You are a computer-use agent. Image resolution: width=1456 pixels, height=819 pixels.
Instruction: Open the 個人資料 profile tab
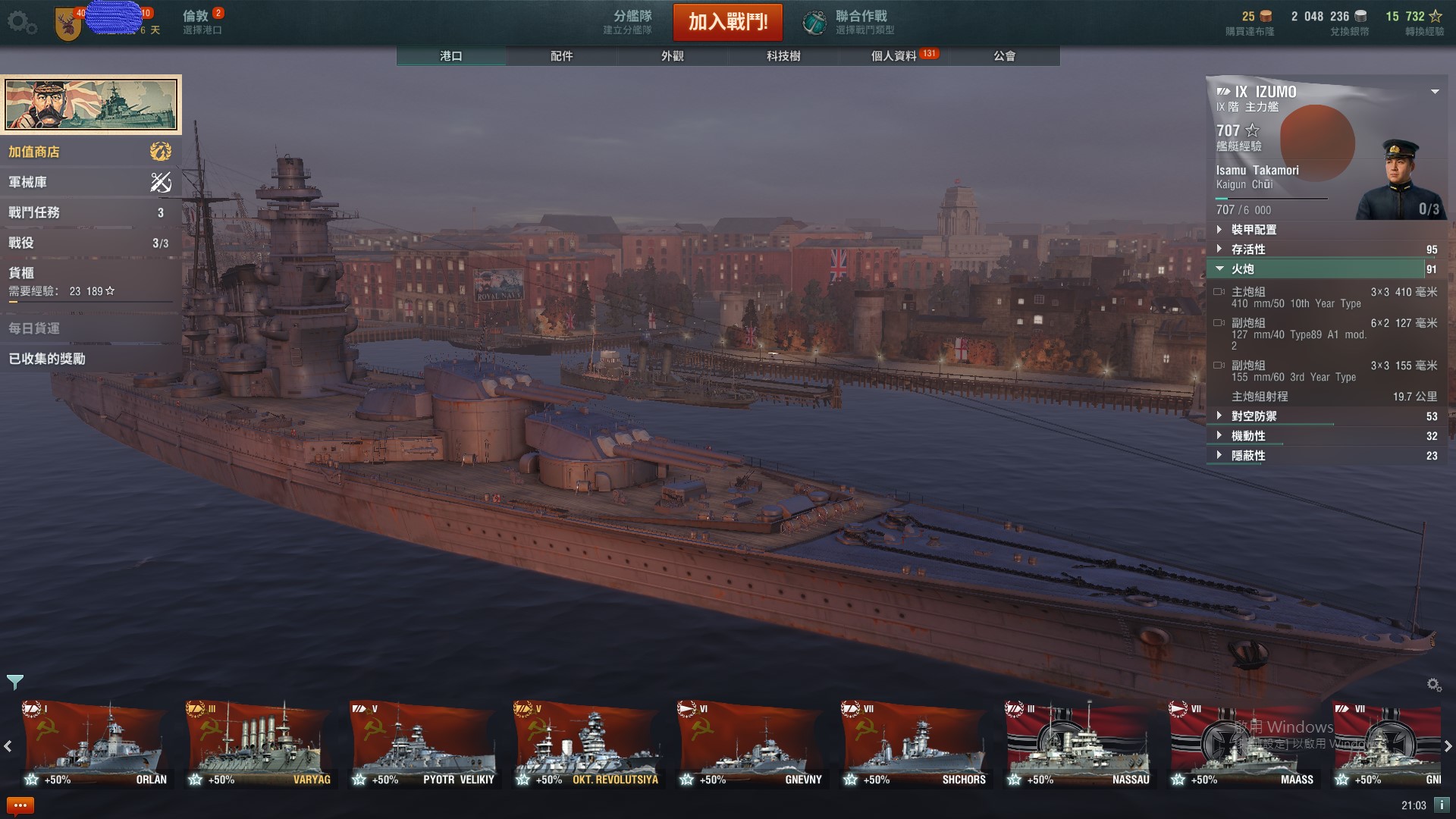pyautogui.click(x=894, y=56)
